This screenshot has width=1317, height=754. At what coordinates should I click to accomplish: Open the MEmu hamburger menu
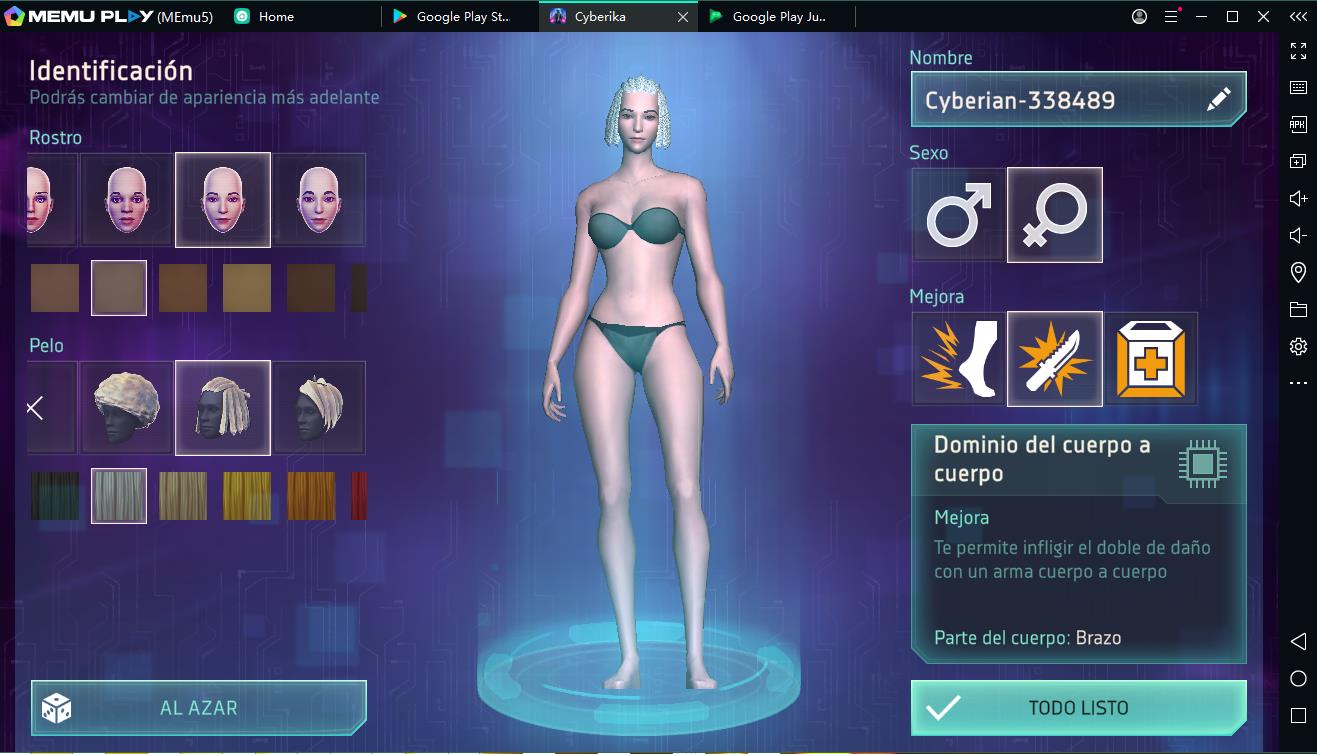(1169, 16)
